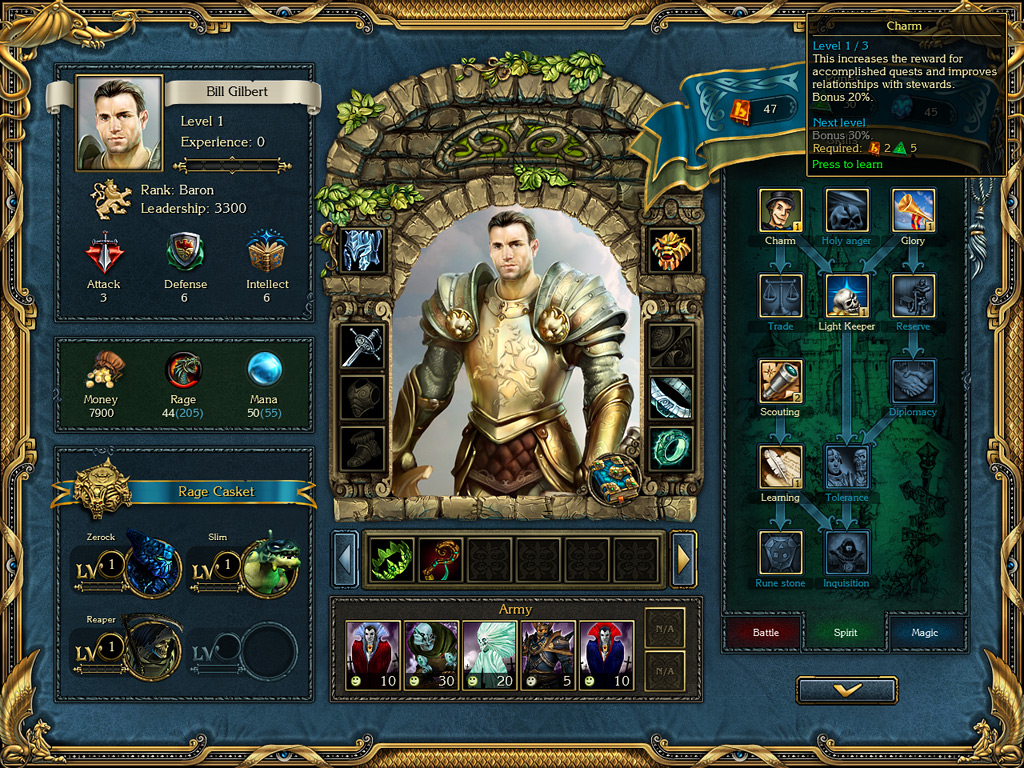Image resolution: width=1024 pixels, height=768 pixels.
Task: Select the Reserve skill
Action: [913, 296]
